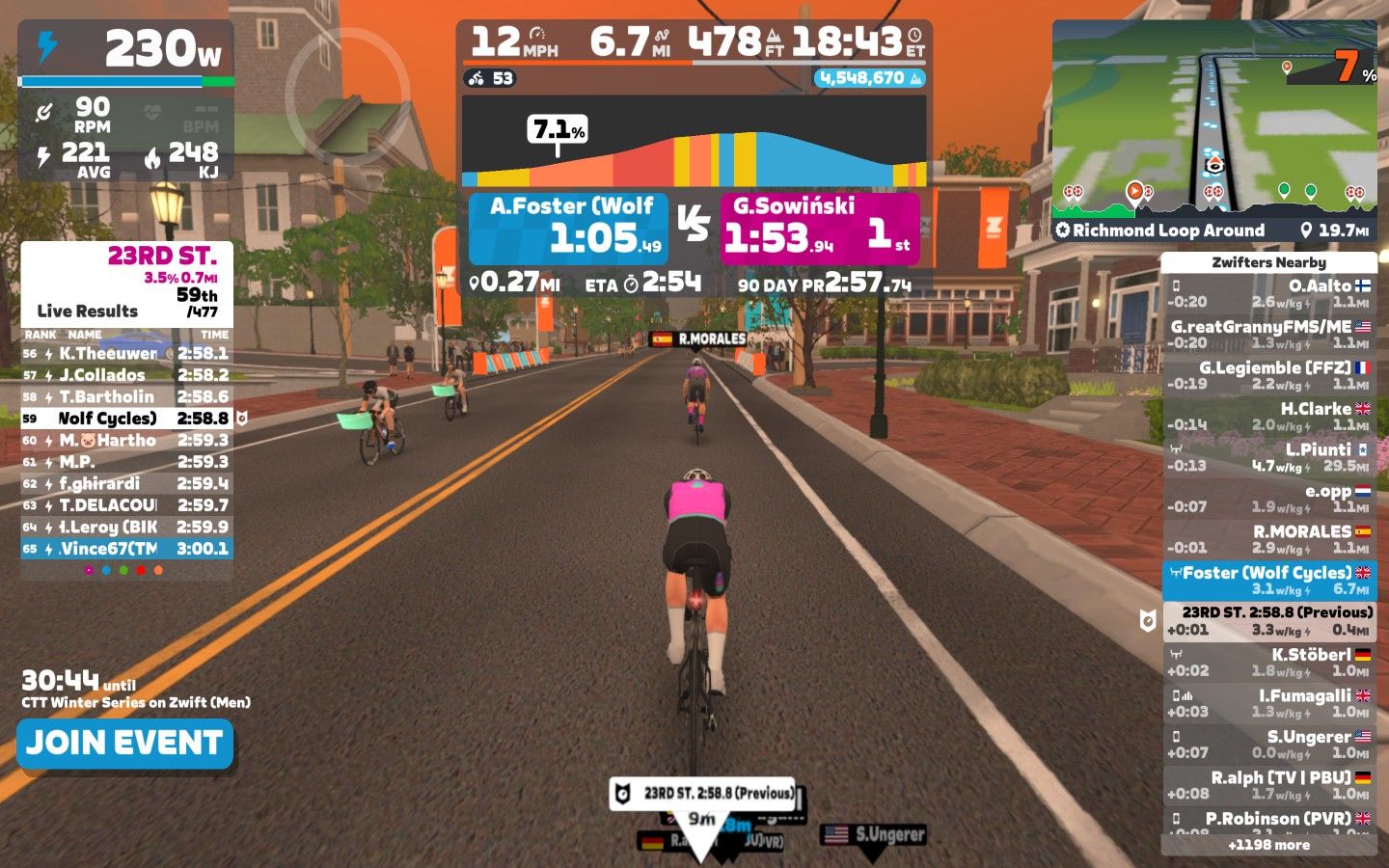Viewport: 1389px width, 868px height.
Task: Choose H.Clarke from nearby riders list
Action: point(1268,417)
